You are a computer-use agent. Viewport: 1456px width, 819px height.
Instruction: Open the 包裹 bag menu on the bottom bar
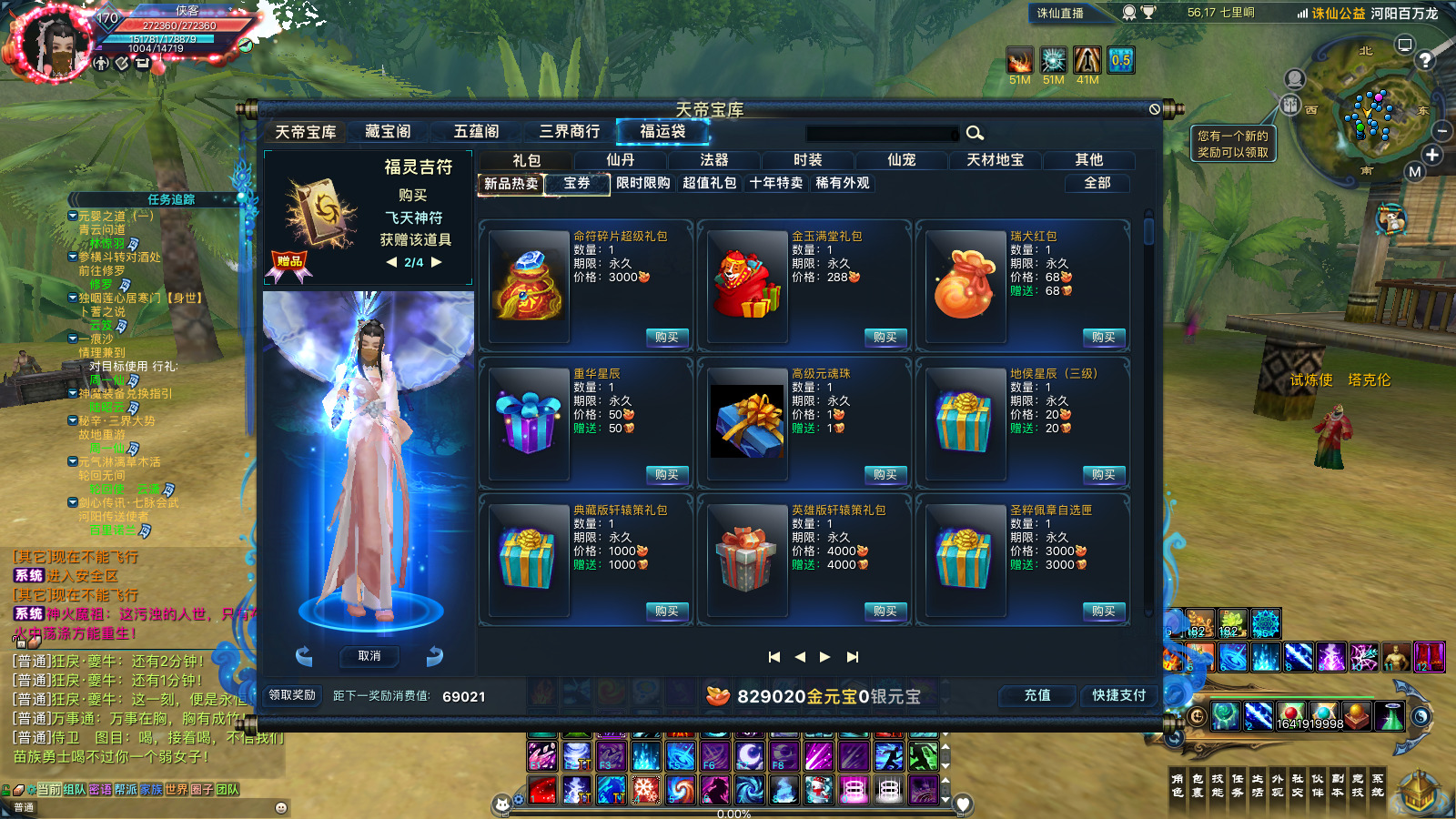[x=1198, y=784]
